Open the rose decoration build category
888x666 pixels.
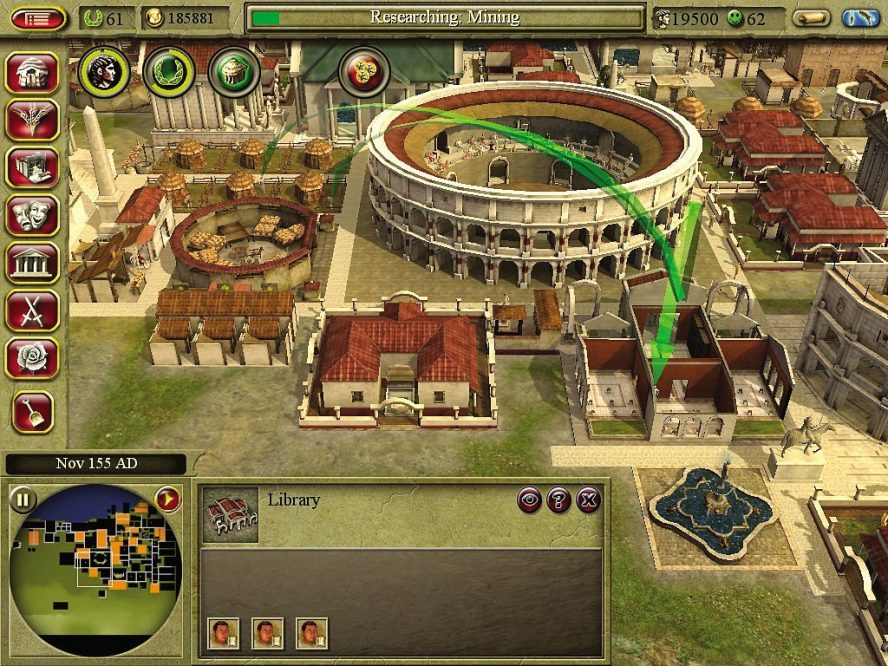[32, 358]
